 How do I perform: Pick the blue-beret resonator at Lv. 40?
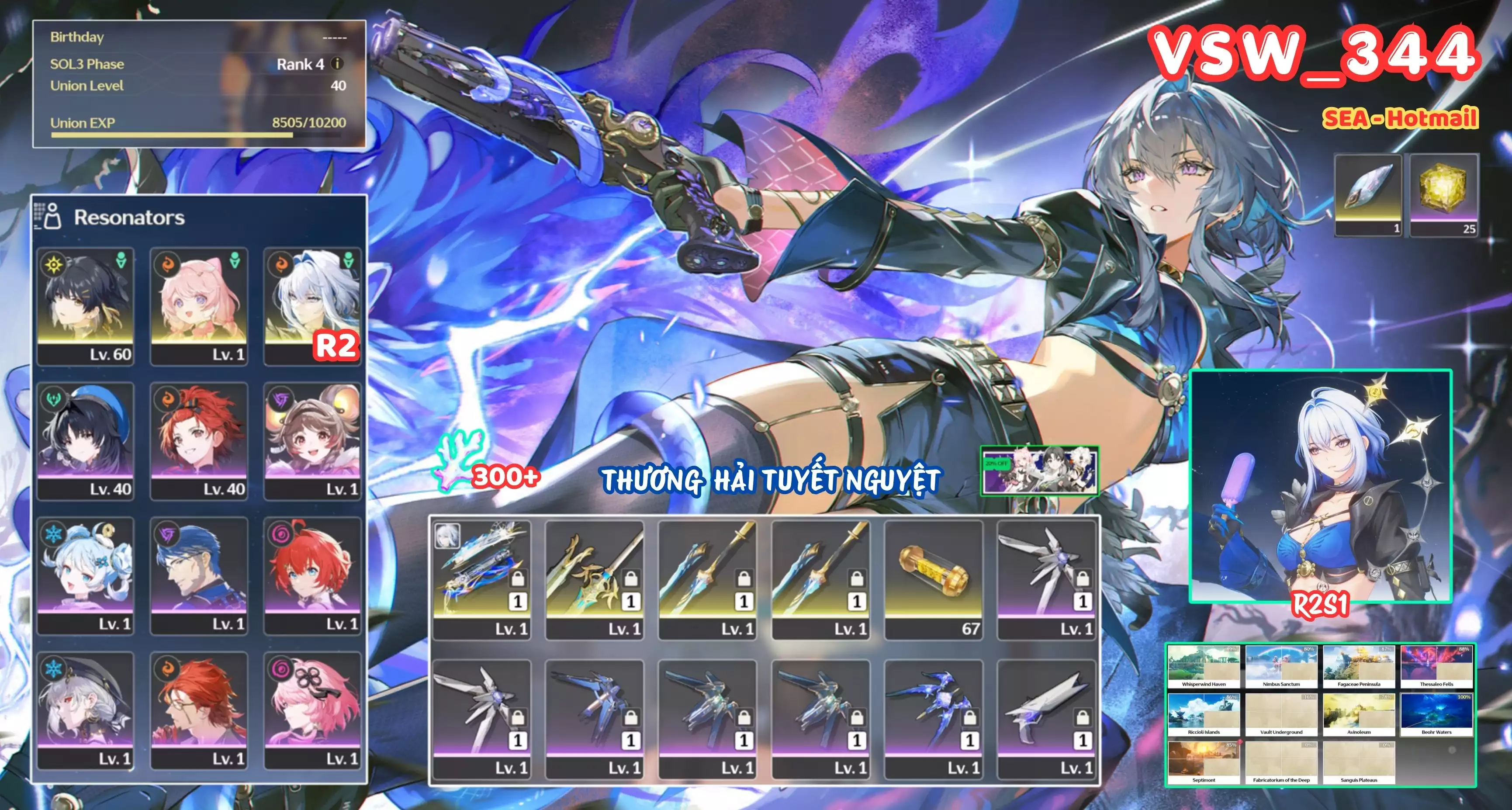click(86, 441)
